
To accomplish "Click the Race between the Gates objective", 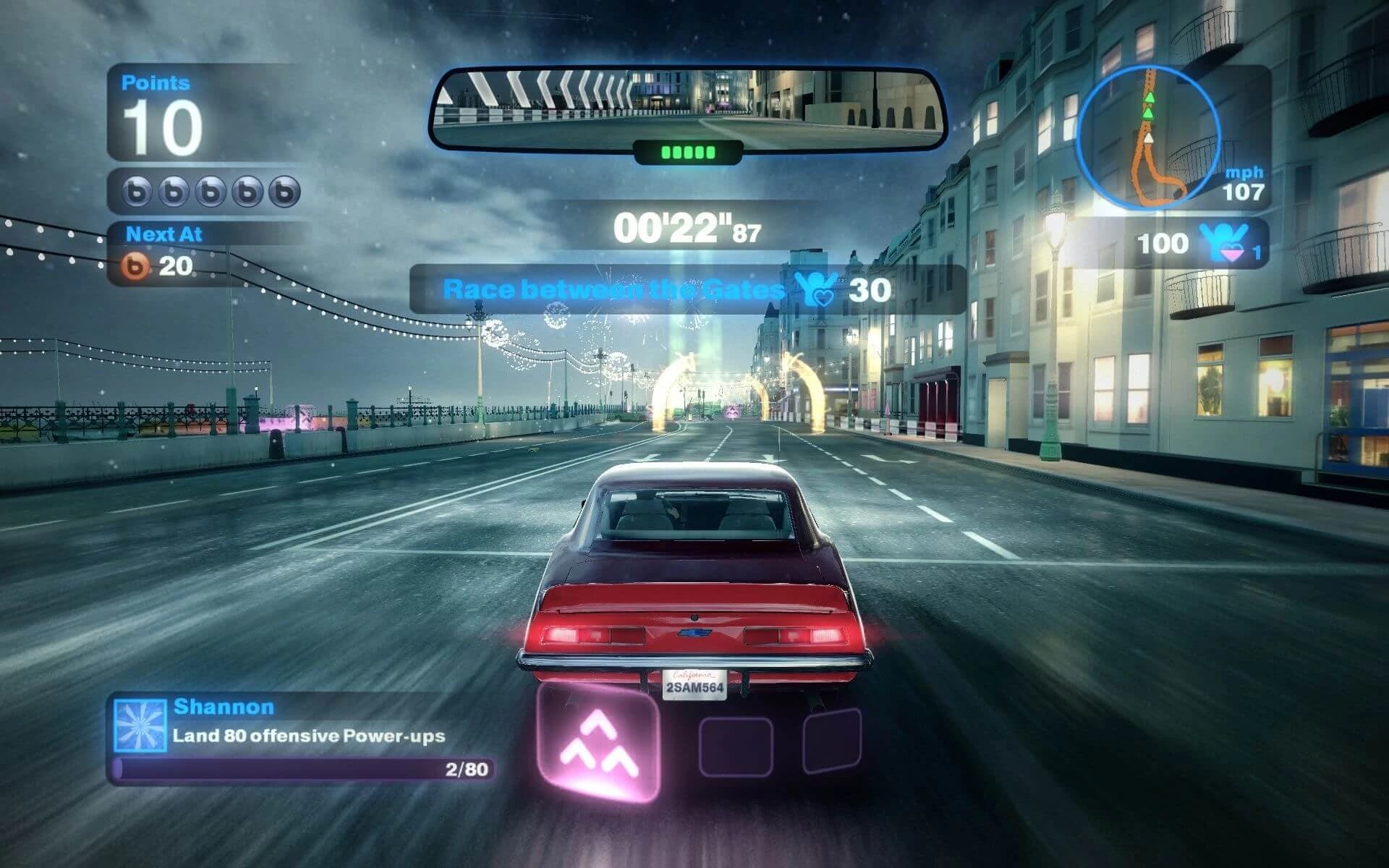I will pos(613,290).
